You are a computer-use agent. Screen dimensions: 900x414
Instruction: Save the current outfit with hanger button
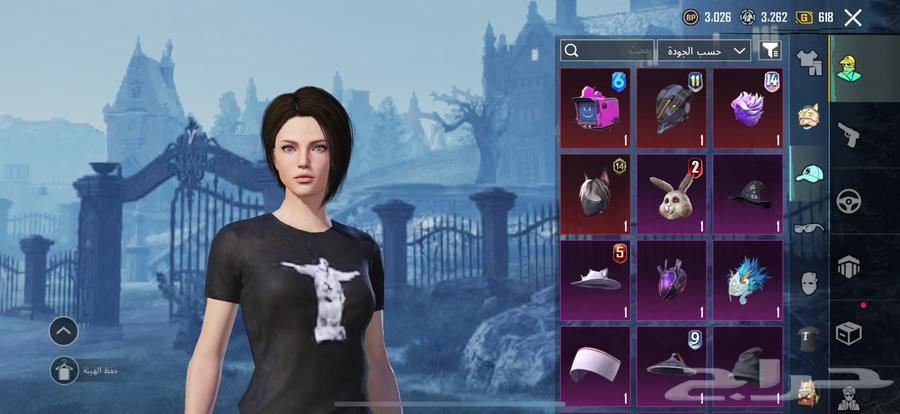63,370
